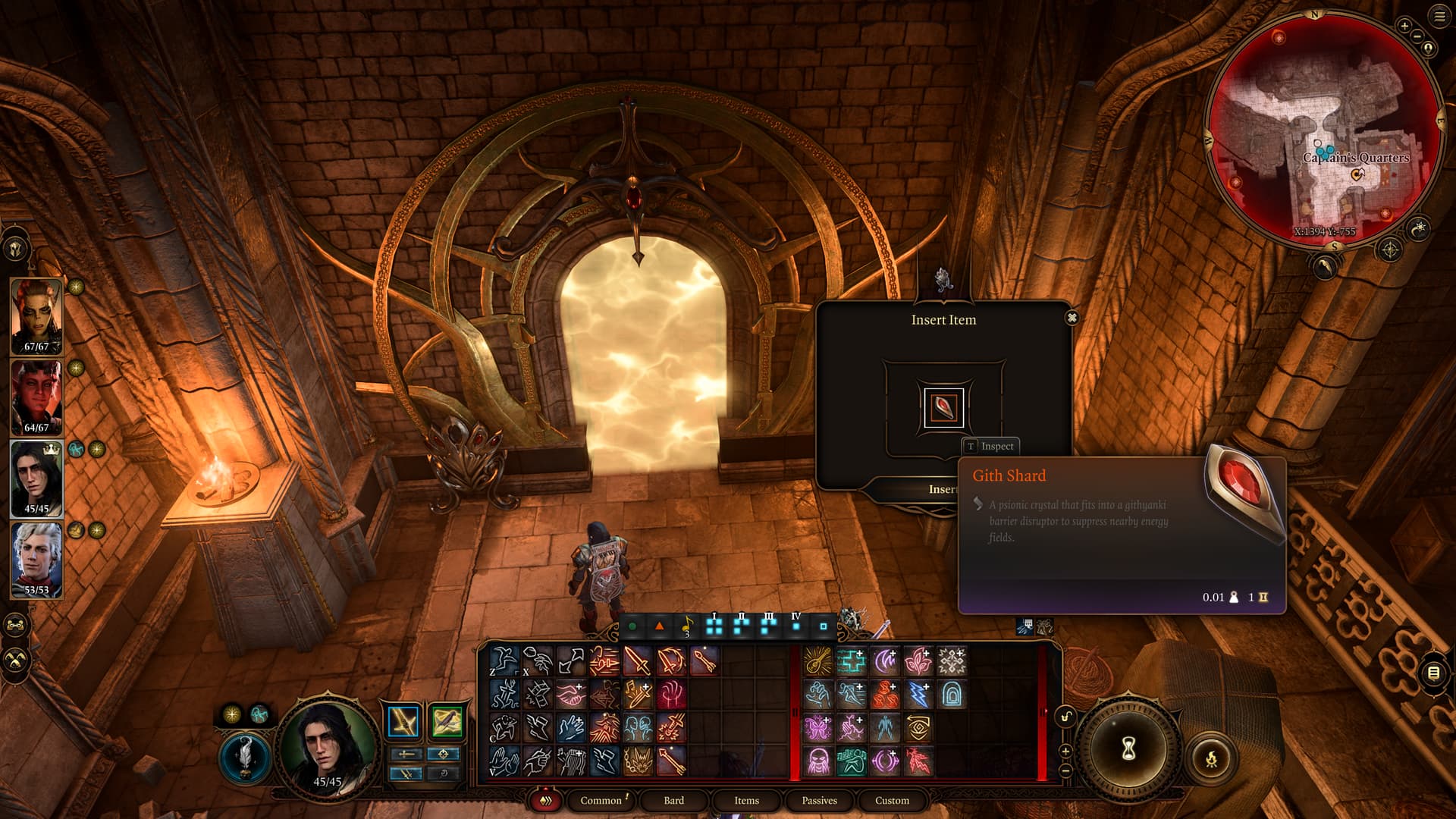Image resolution: width=1456 pixels, height=819 pixels.
Task: End turn with the hourglass button
Action: click(1128, 749)
